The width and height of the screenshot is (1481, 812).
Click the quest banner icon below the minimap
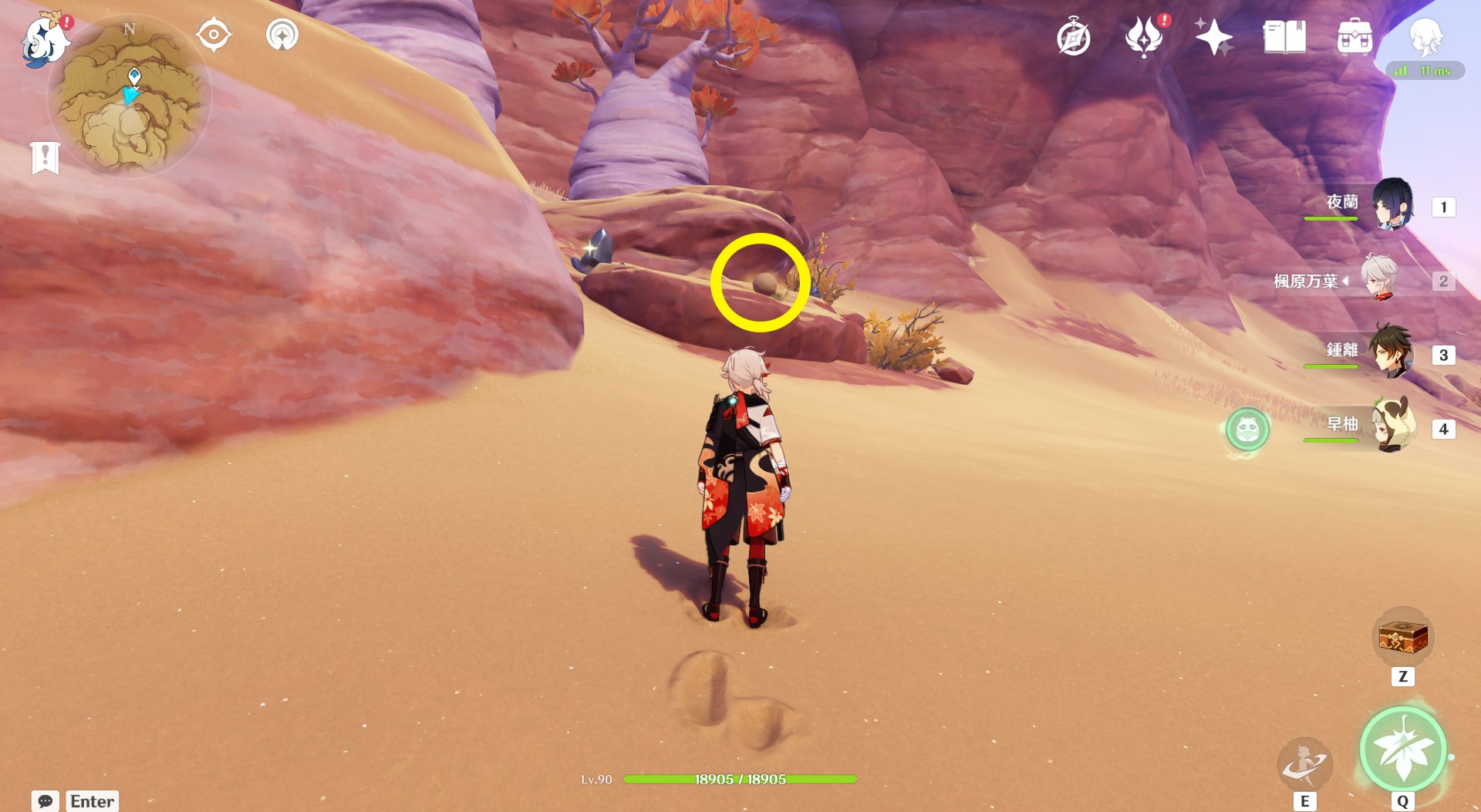click(46, 157)
